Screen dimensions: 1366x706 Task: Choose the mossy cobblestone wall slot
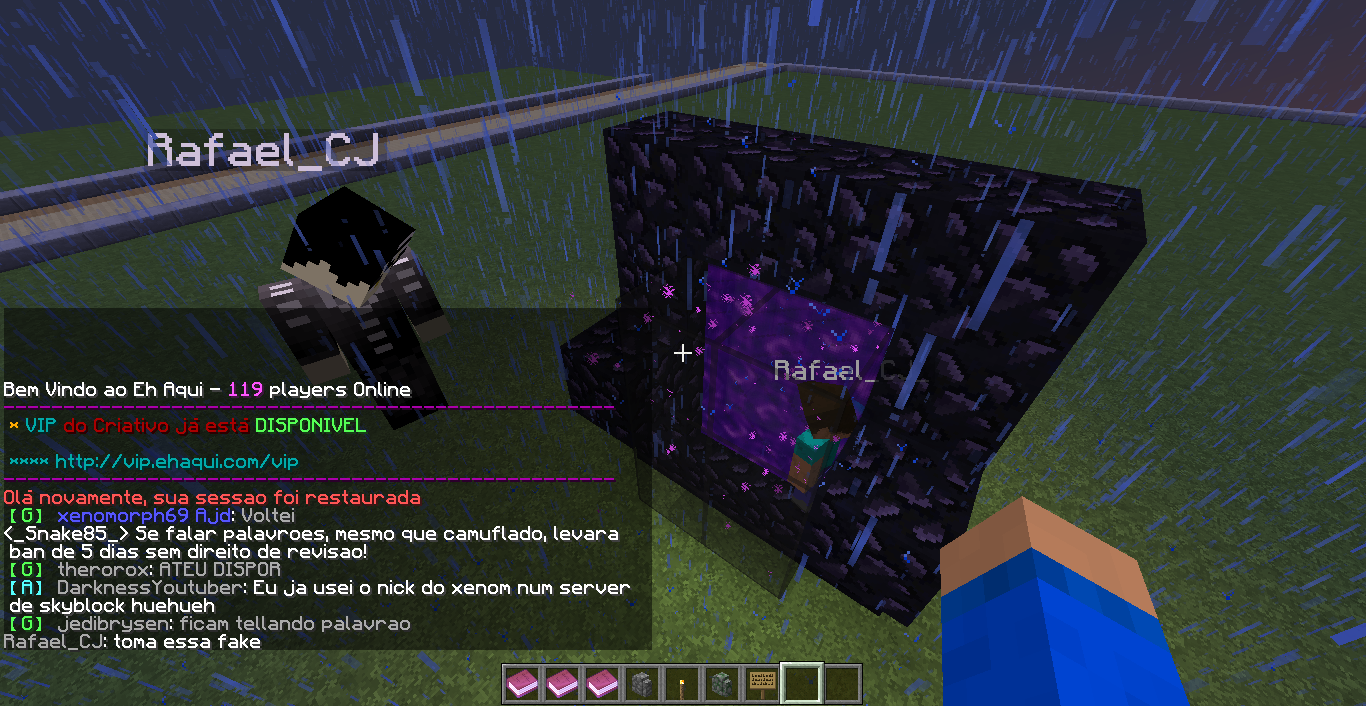(722, 684)
